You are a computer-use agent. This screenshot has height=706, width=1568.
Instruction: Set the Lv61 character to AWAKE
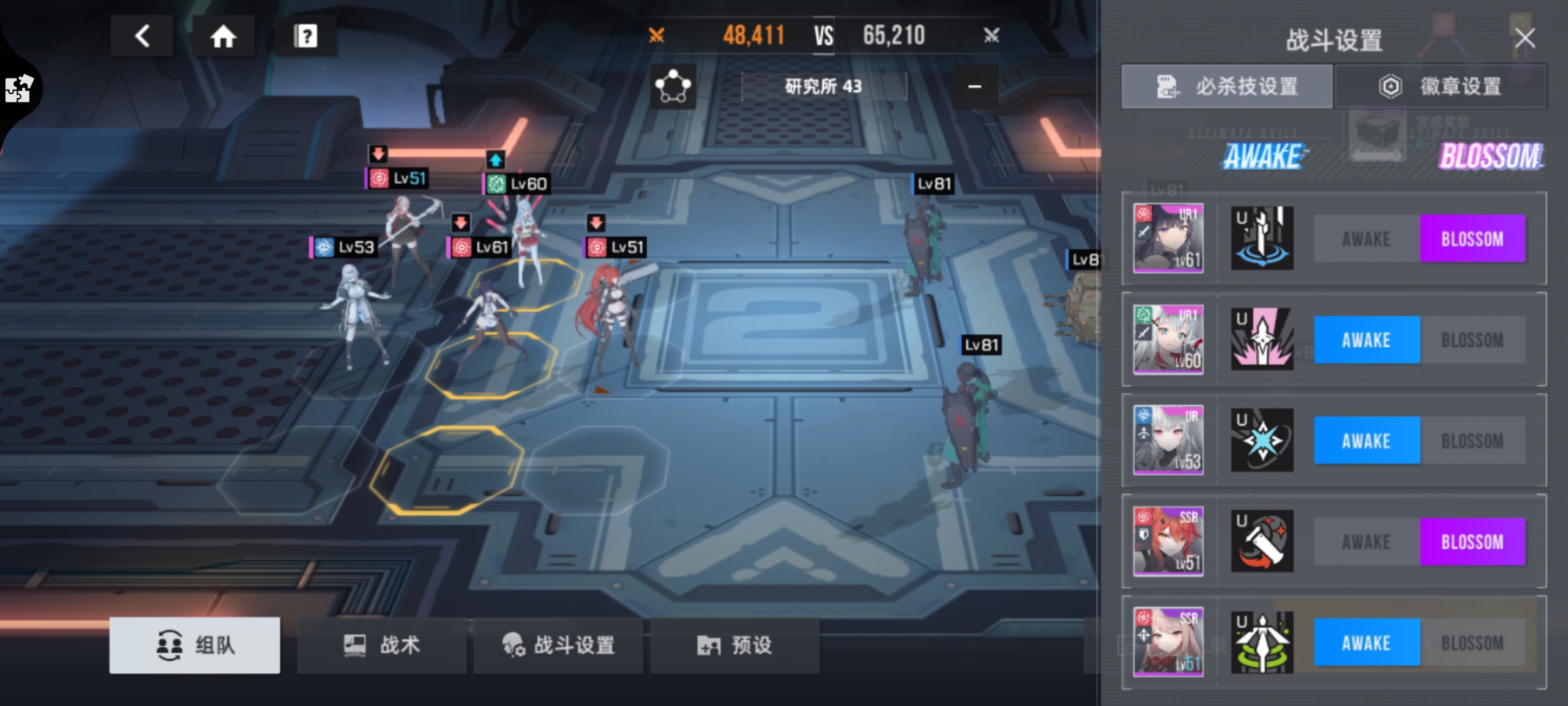click(x=1366, y=239)
